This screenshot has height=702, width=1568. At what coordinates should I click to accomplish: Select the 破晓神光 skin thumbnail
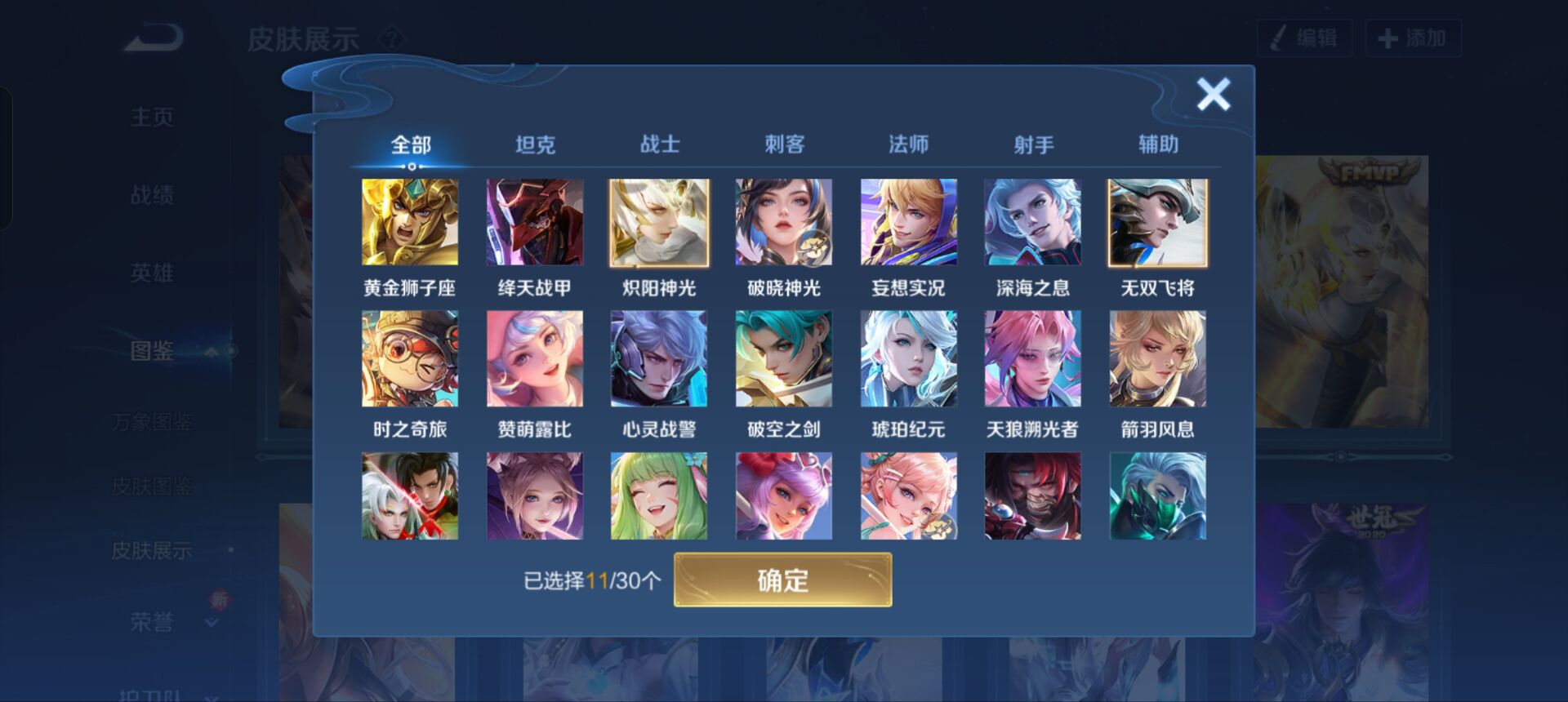click(x=784, y=221)
